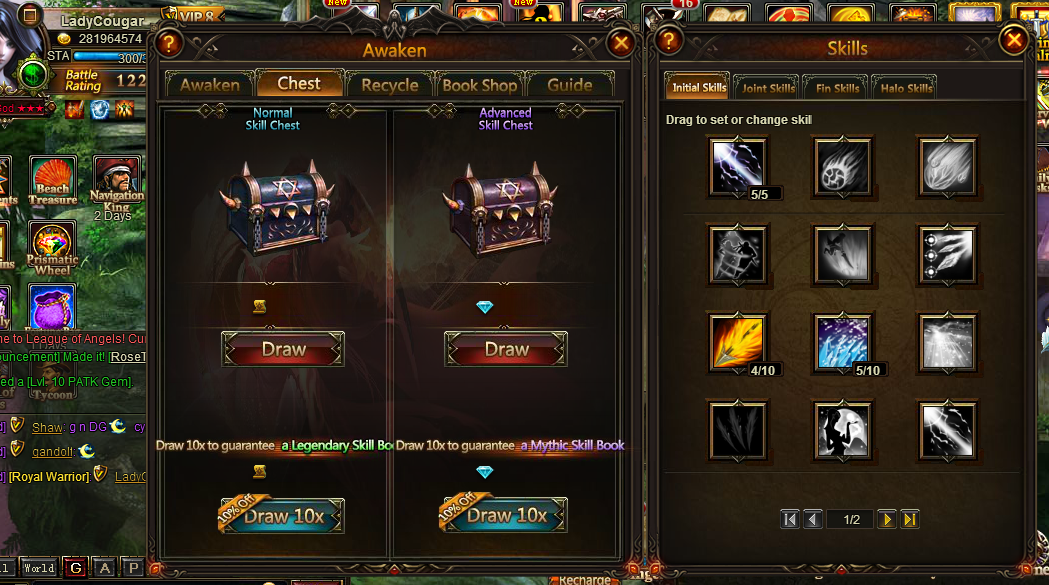Viewport: 1049px width, 585px height.
Task: Switch to the Awaken tab
Action: tap(209, 85)
